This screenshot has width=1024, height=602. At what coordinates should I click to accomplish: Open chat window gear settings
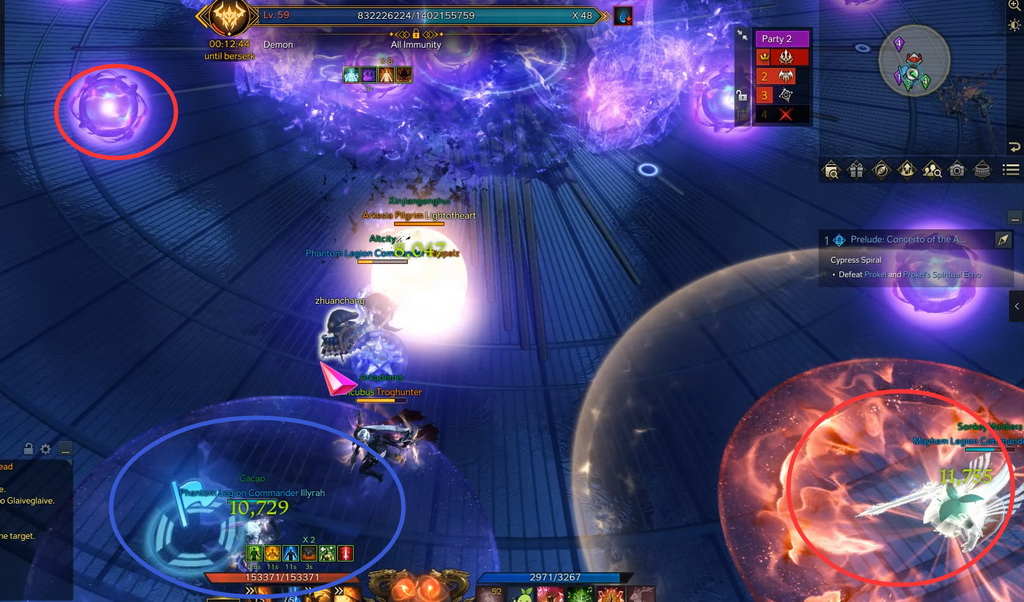45,449
